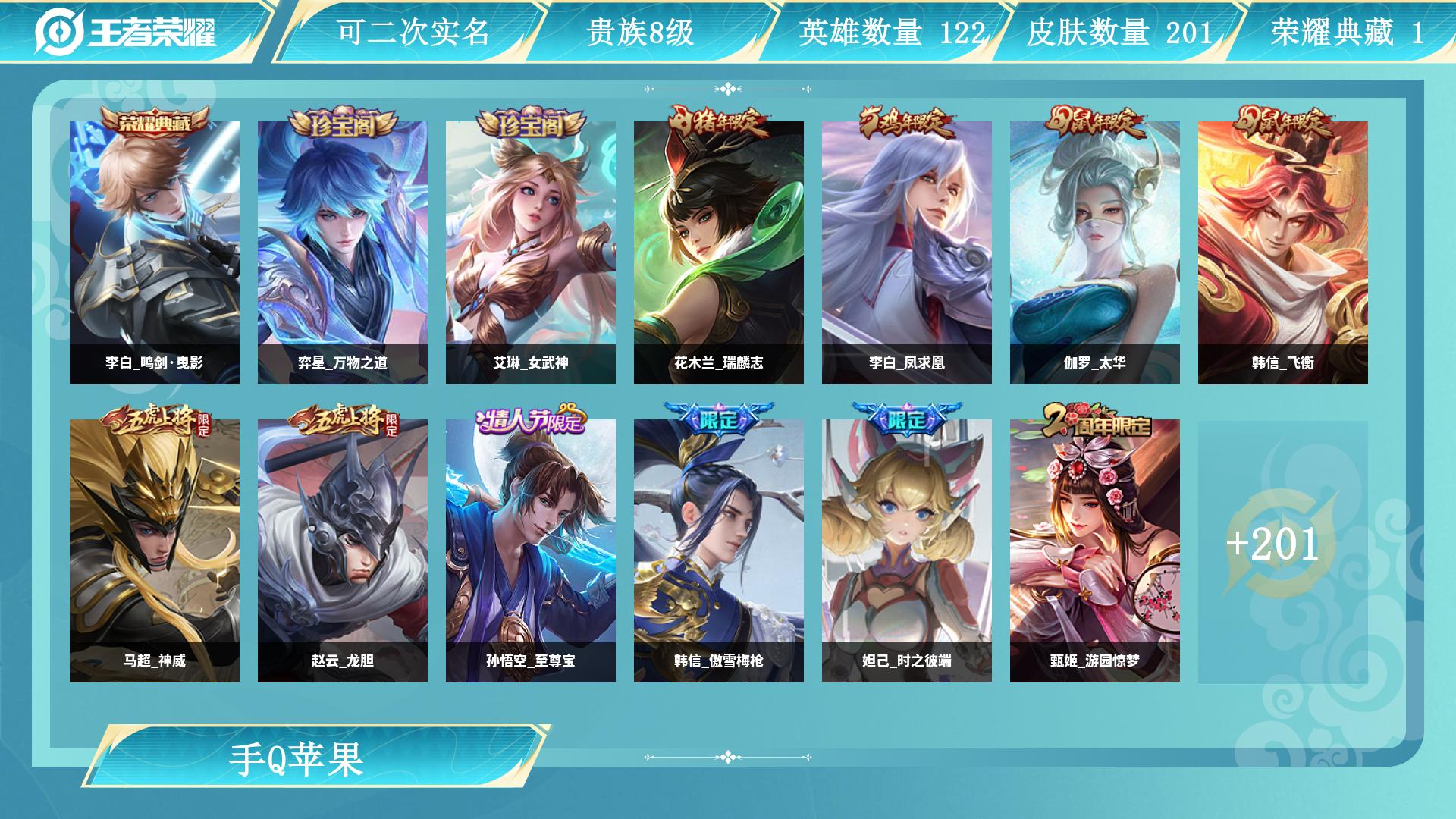This screenshot has width=1456, height=819.
Task: Open the 英雄数量 122 tab
Action: click(892, 32)
